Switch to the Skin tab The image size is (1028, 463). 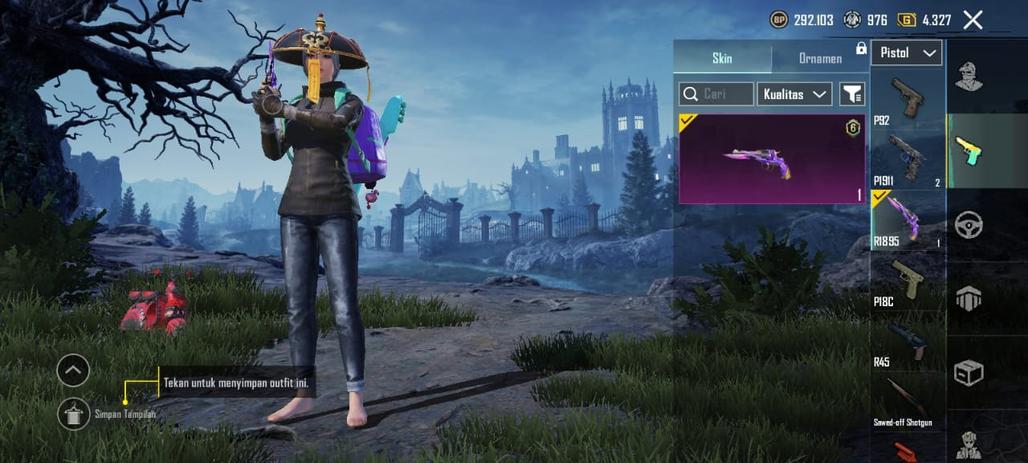coord(722,58)
